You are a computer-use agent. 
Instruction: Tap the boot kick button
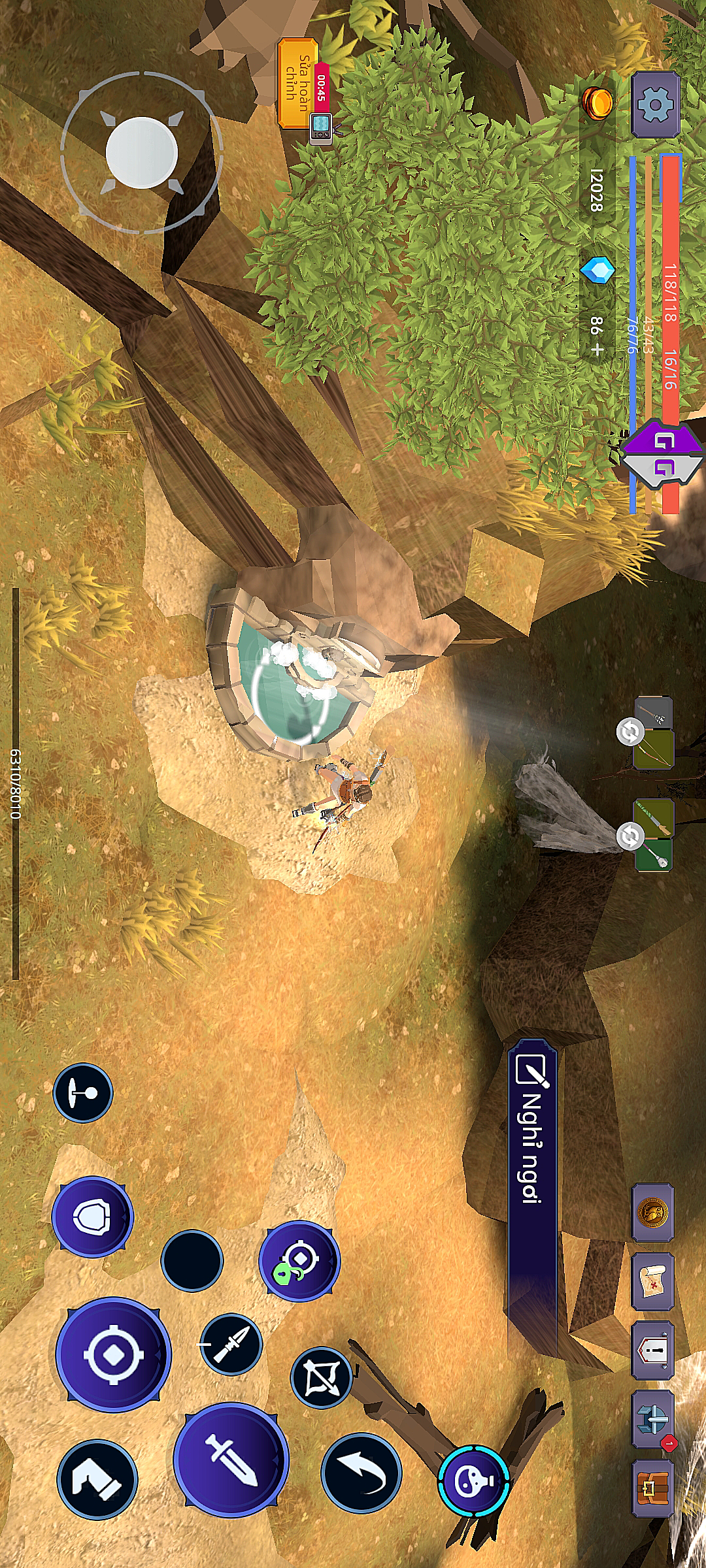[x=97, y=1478]
